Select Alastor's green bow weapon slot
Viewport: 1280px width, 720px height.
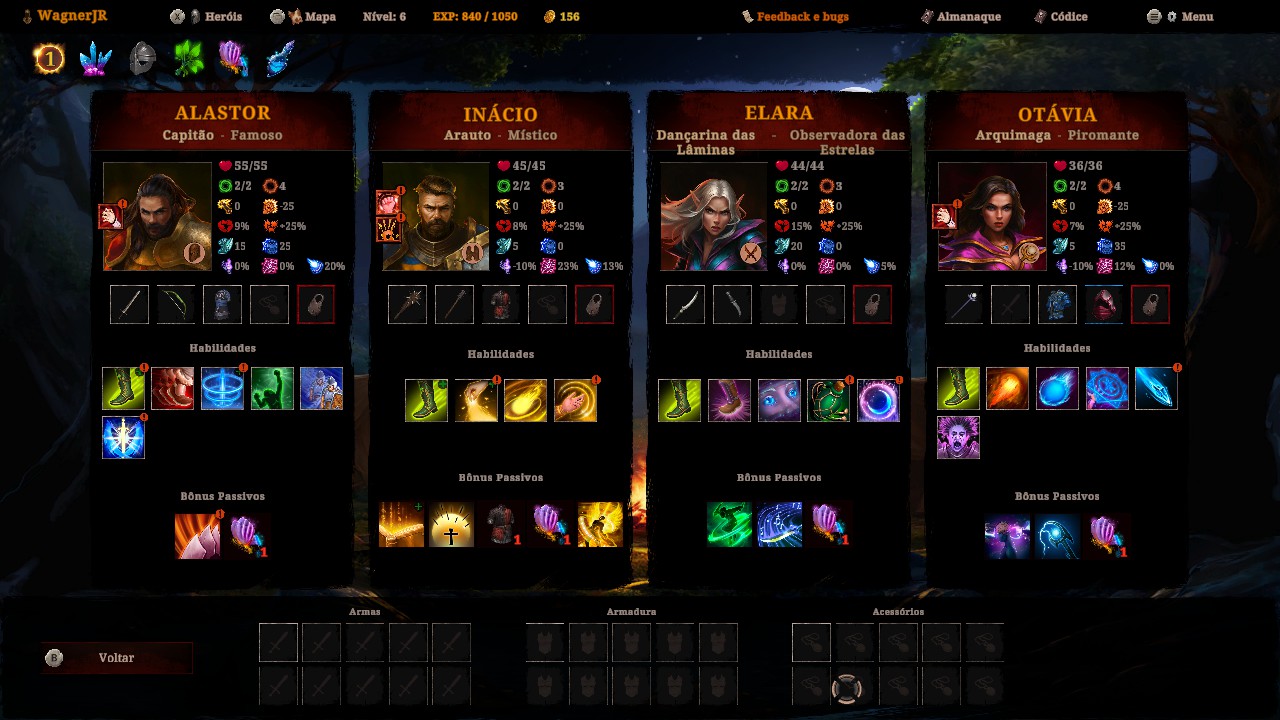tap(176, 305)
